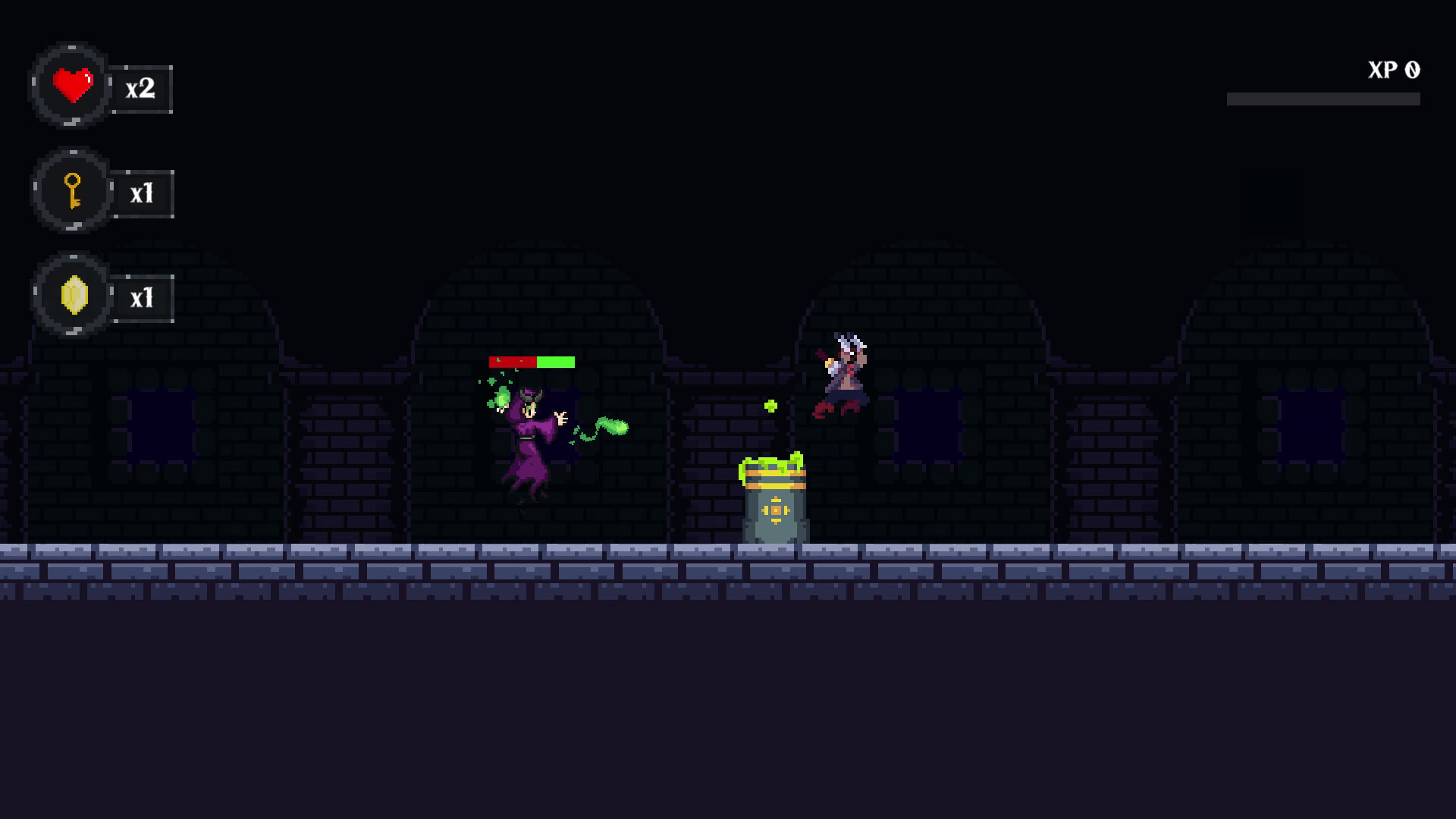The image size is (1456, 819).
Task: Click the coin icon in the sidebar
Action: point(74,296)
